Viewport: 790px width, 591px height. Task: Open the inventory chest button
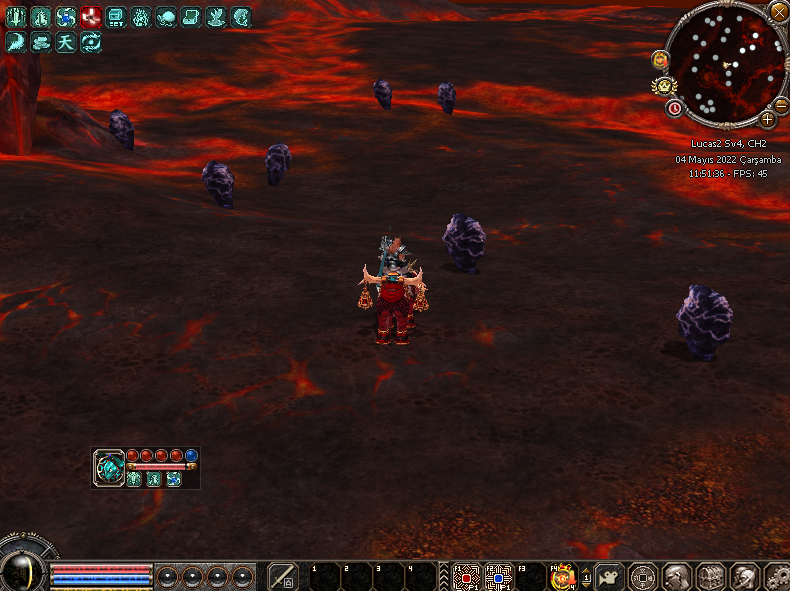pyautogui.click(x=711, y=577)
